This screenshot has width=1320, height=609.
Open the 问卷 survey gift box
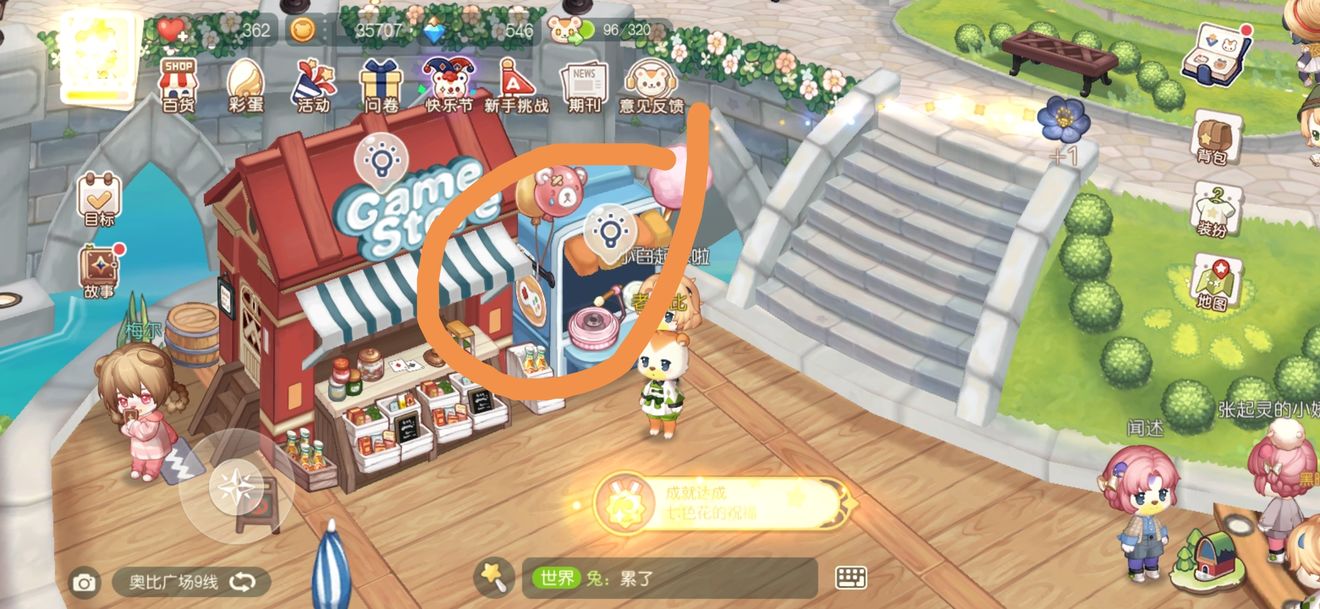coord(381,84)
